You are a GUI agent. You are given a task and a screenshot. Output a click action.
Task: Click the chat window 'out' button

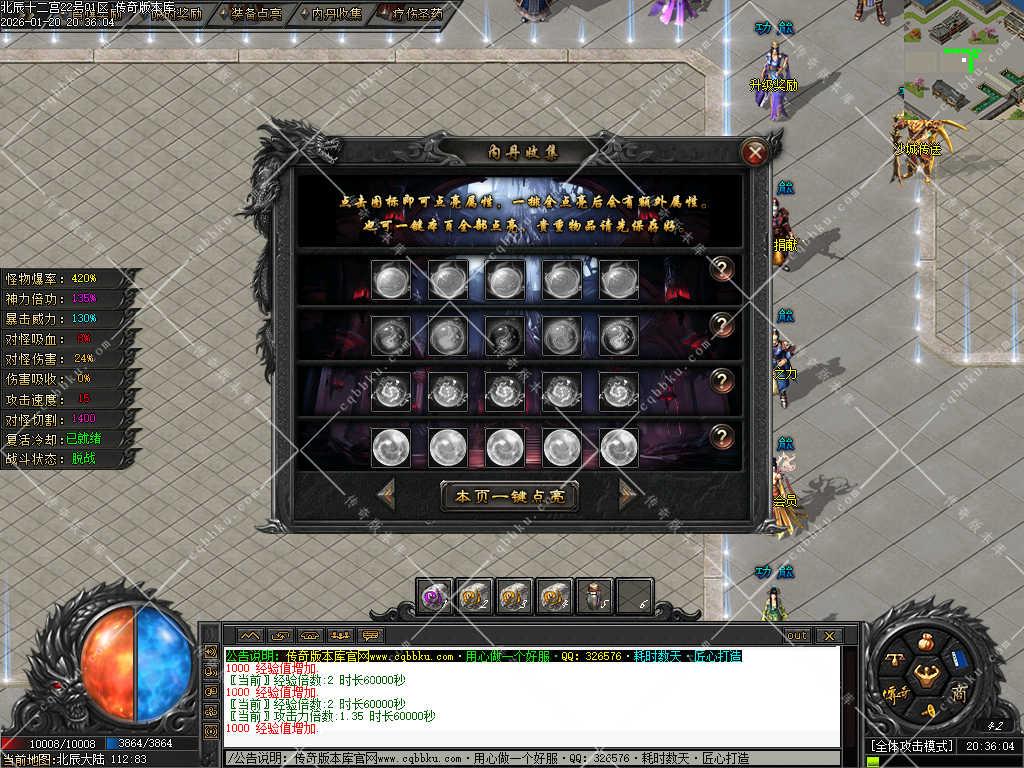[796, 635]
